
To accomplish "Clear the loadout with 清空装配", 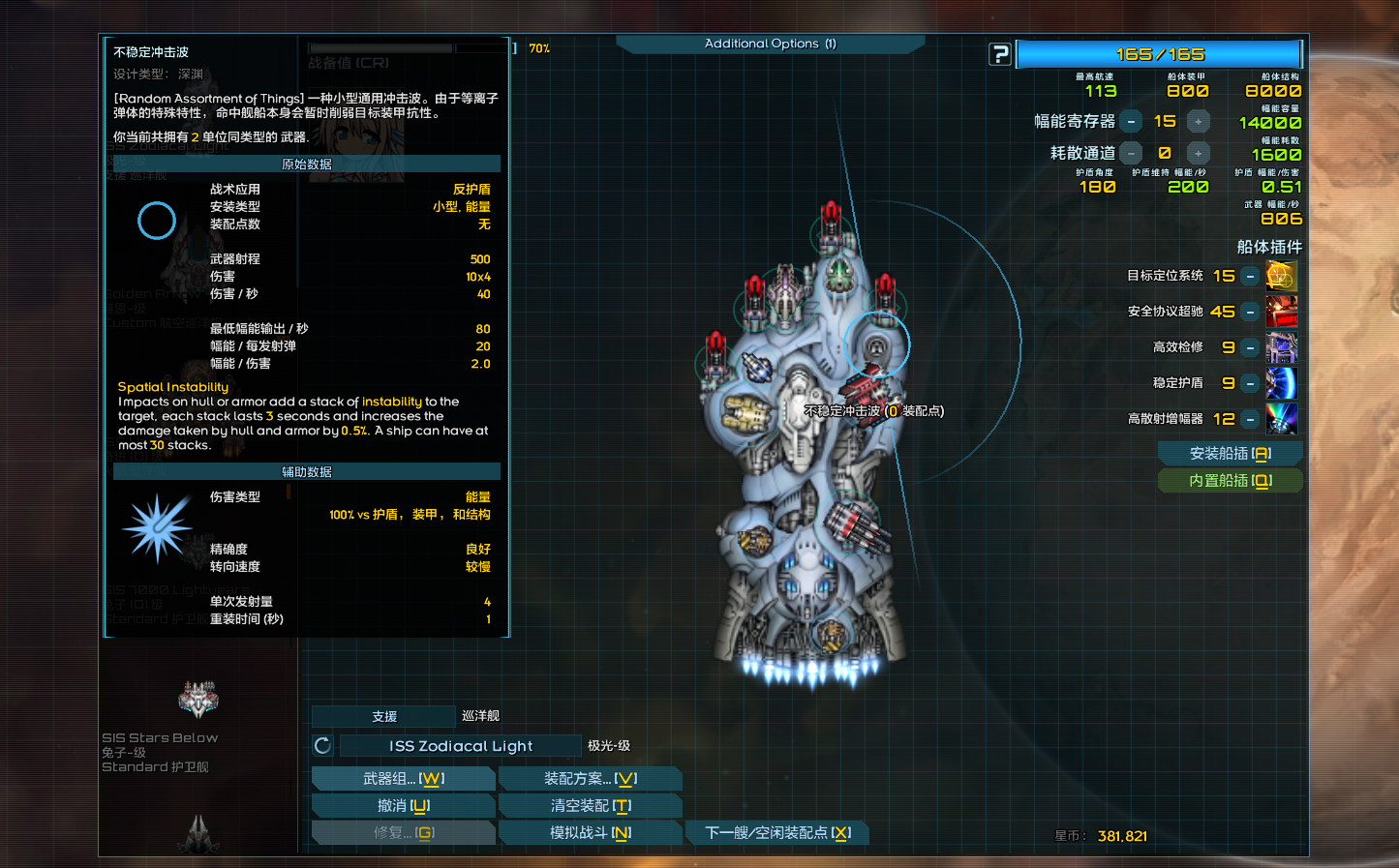I will (x=590, y=805).
